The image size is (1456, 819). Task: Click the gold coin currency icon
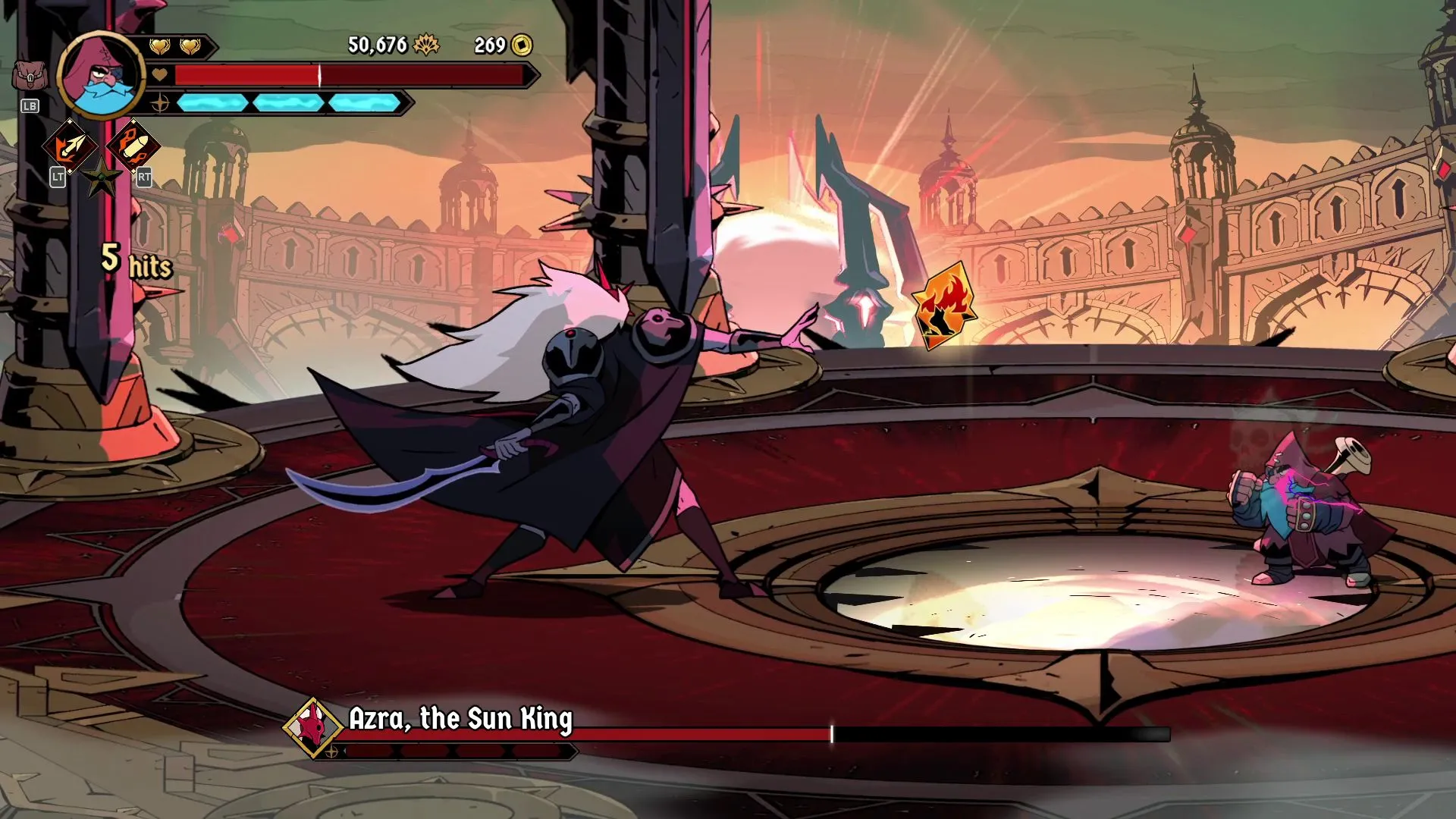520,46
